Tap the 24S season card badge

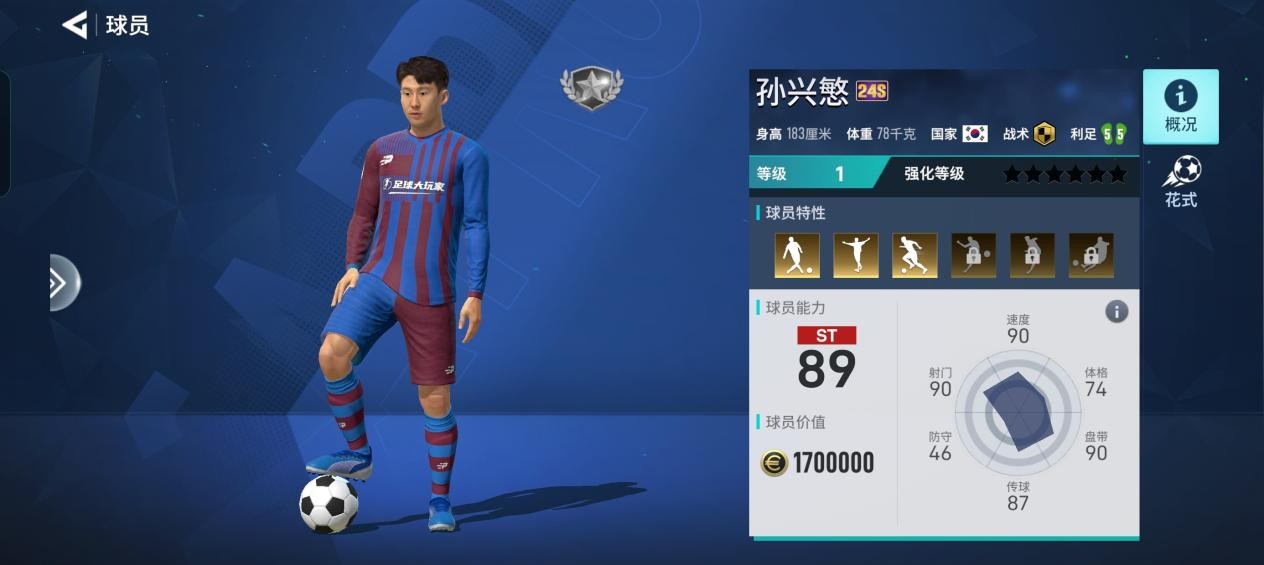(872, 92)
